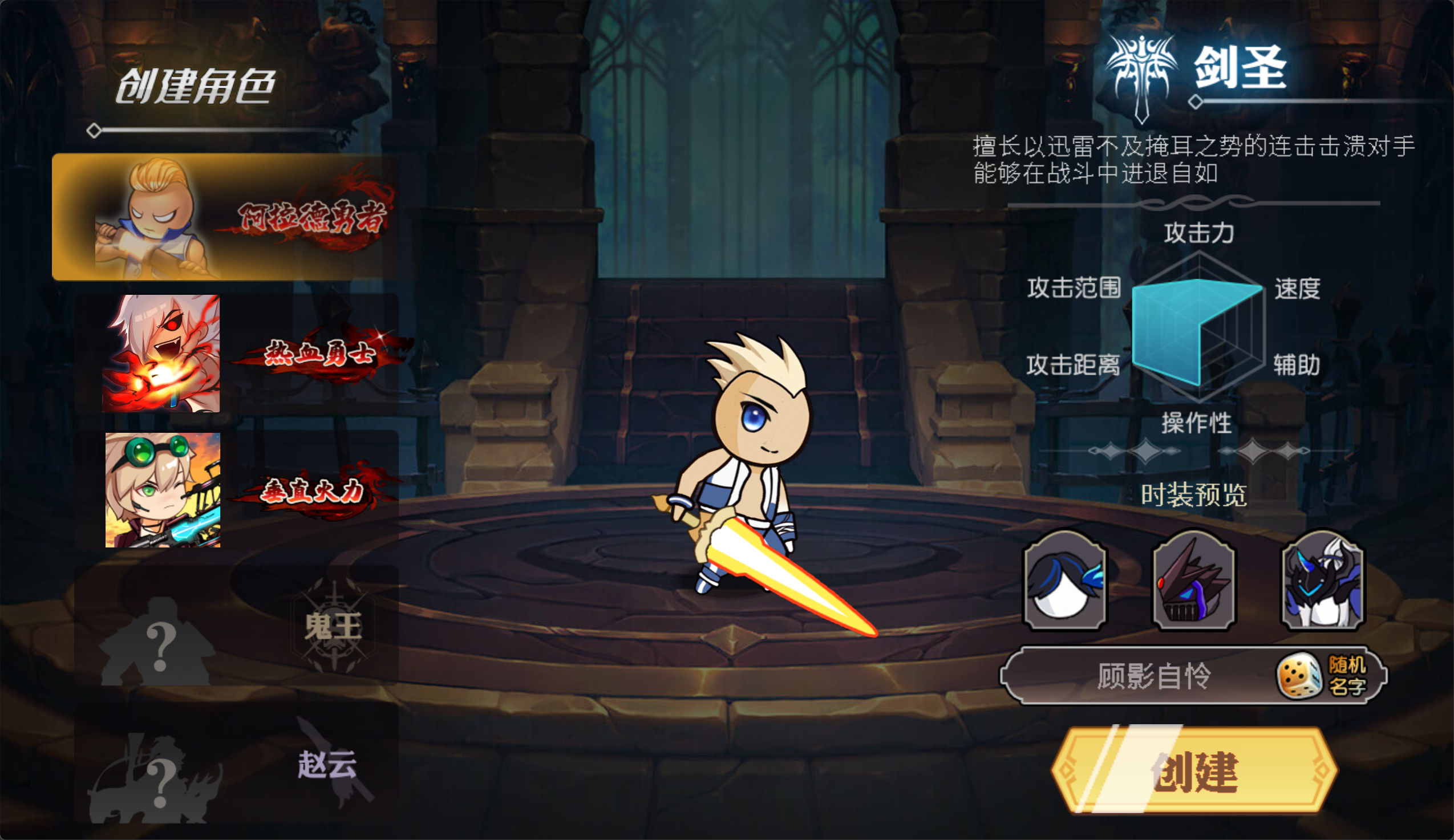1454x840 pixels.
Task: Select the locked 鬼王 character
Action: pos(237,627)
